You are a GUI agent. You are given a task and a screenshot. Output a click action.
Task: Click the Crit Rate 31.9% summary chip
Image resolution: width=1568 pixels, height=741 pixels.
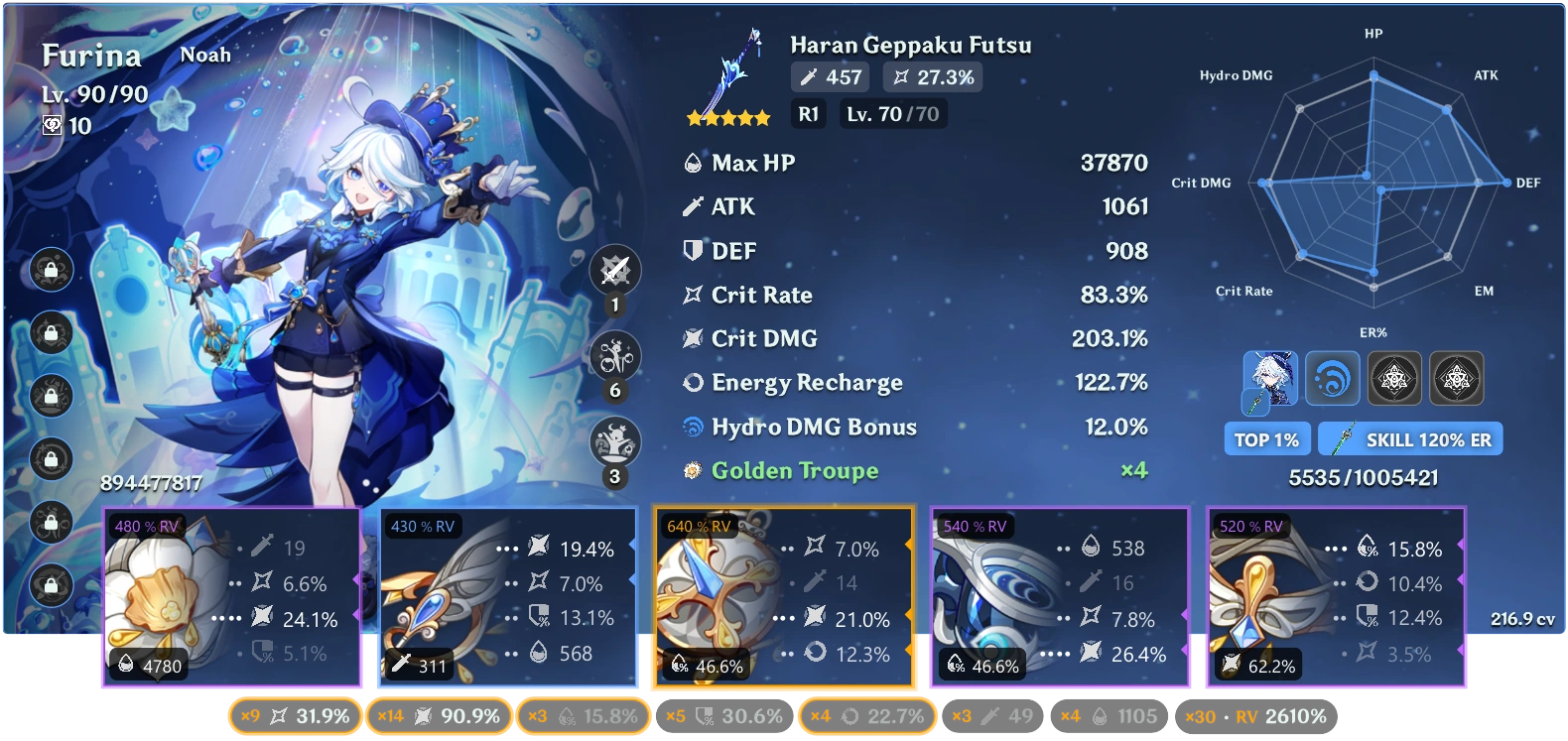pos(294,714)
